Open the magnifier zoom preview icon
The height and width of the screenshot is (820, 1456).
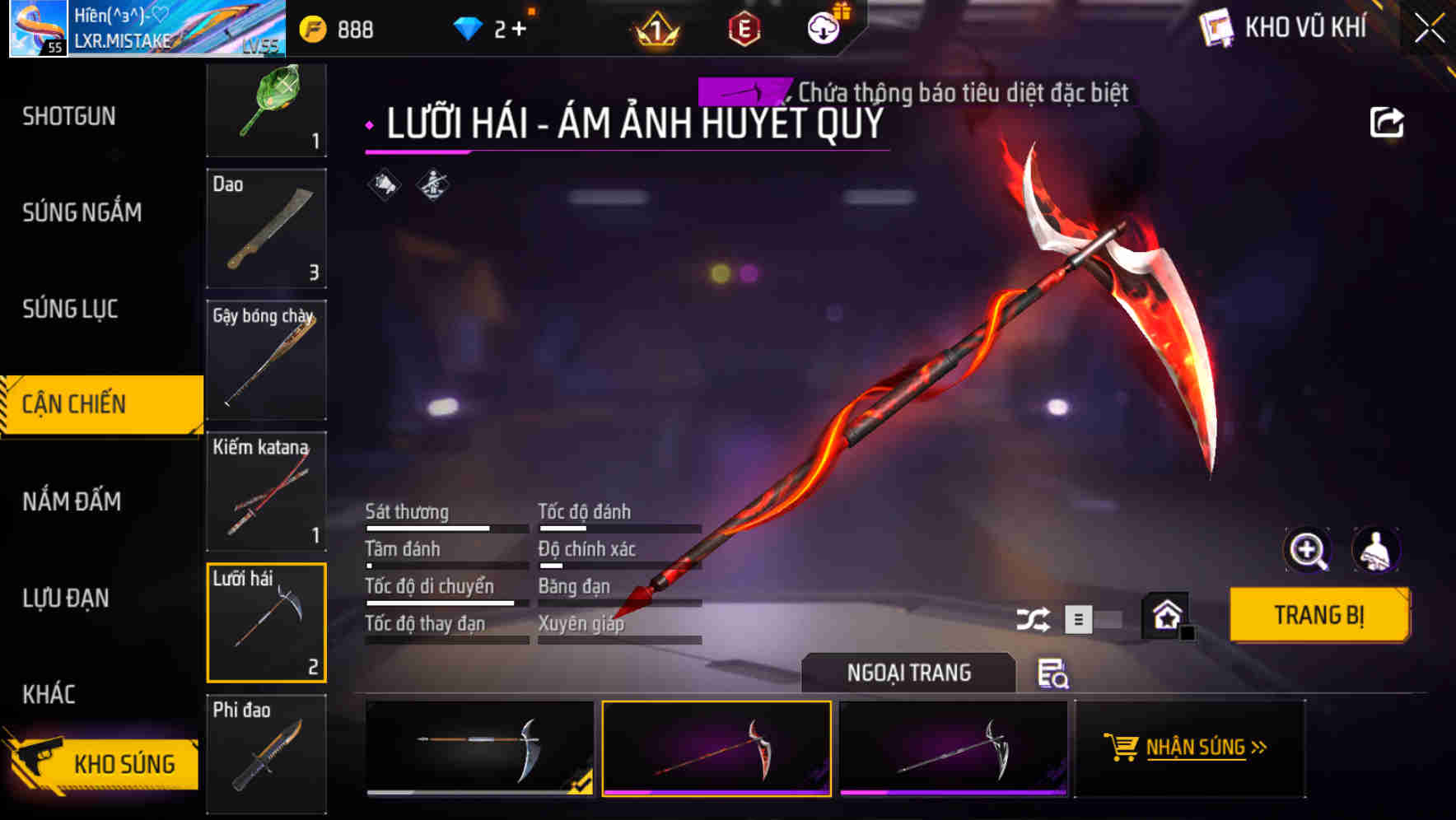tap(1309, 550)
